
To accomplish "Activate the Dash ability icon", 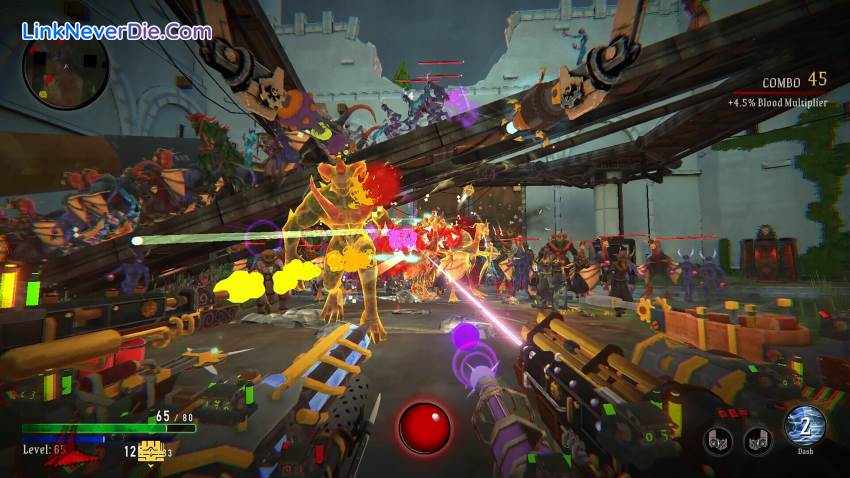I will (805, 426).
